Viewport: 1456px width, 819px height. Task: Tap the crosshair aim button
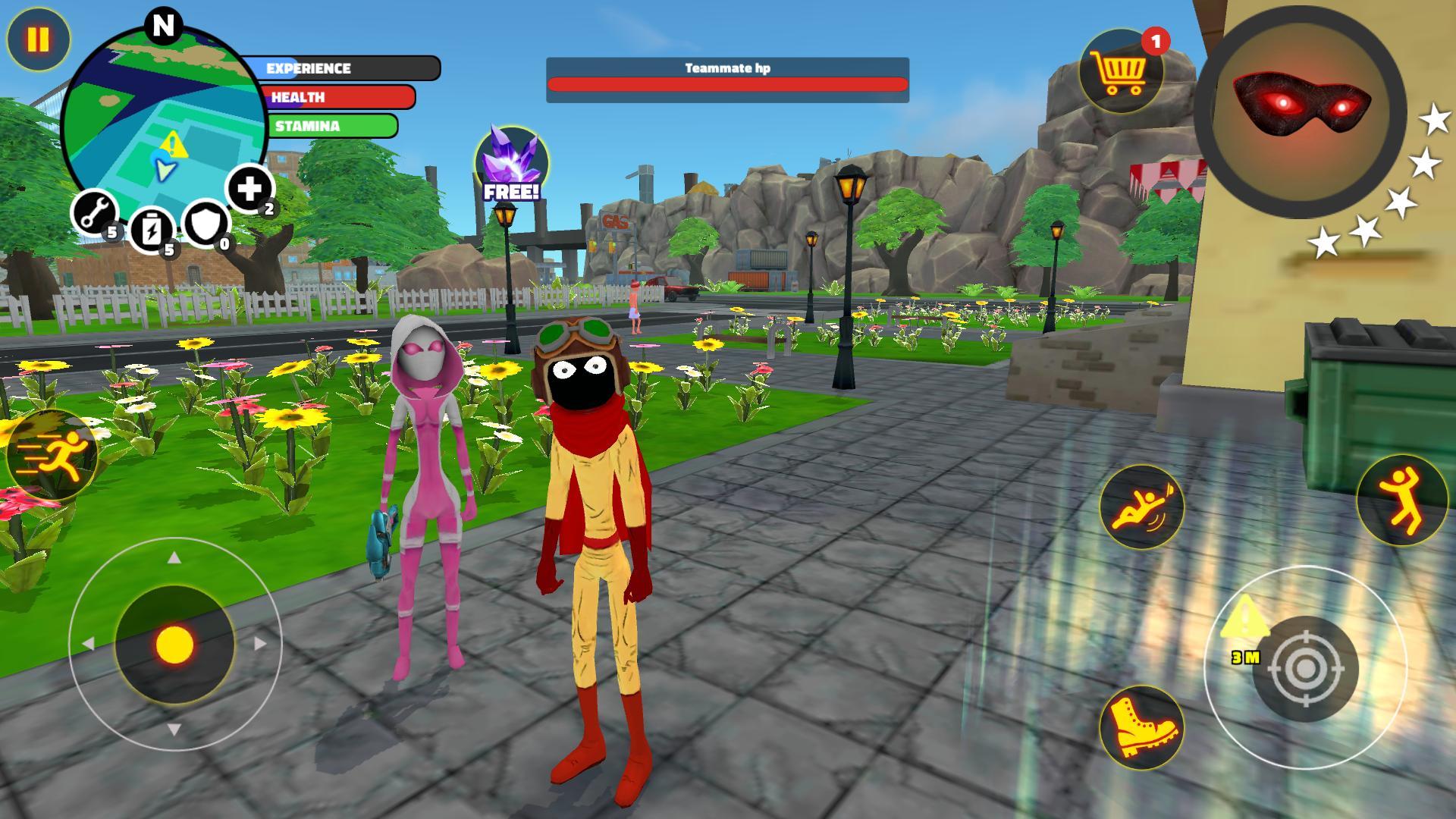tap(1304, 668)
